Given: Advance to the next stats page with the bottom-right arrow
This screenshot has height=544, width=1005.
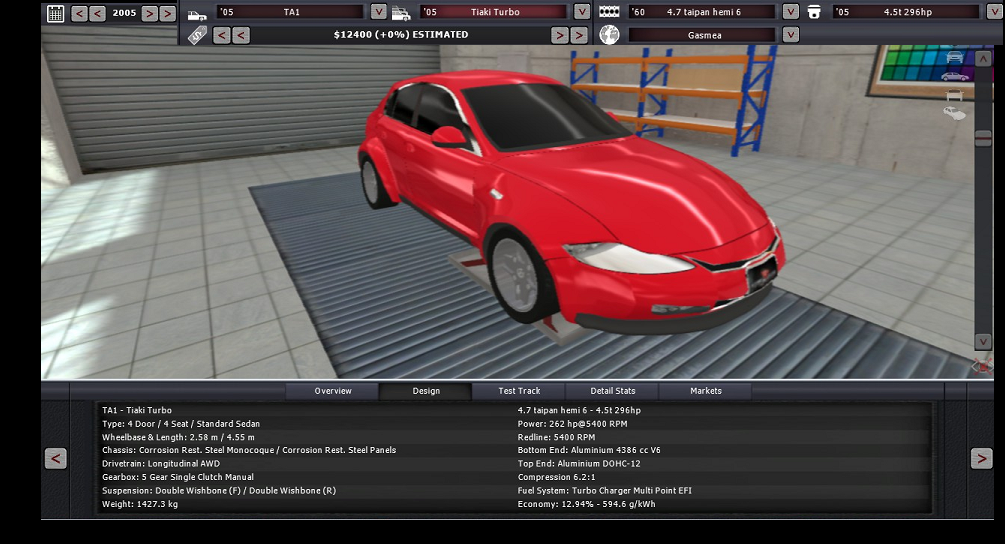Looking at the screenshot, I should click(x=981, y=458).
